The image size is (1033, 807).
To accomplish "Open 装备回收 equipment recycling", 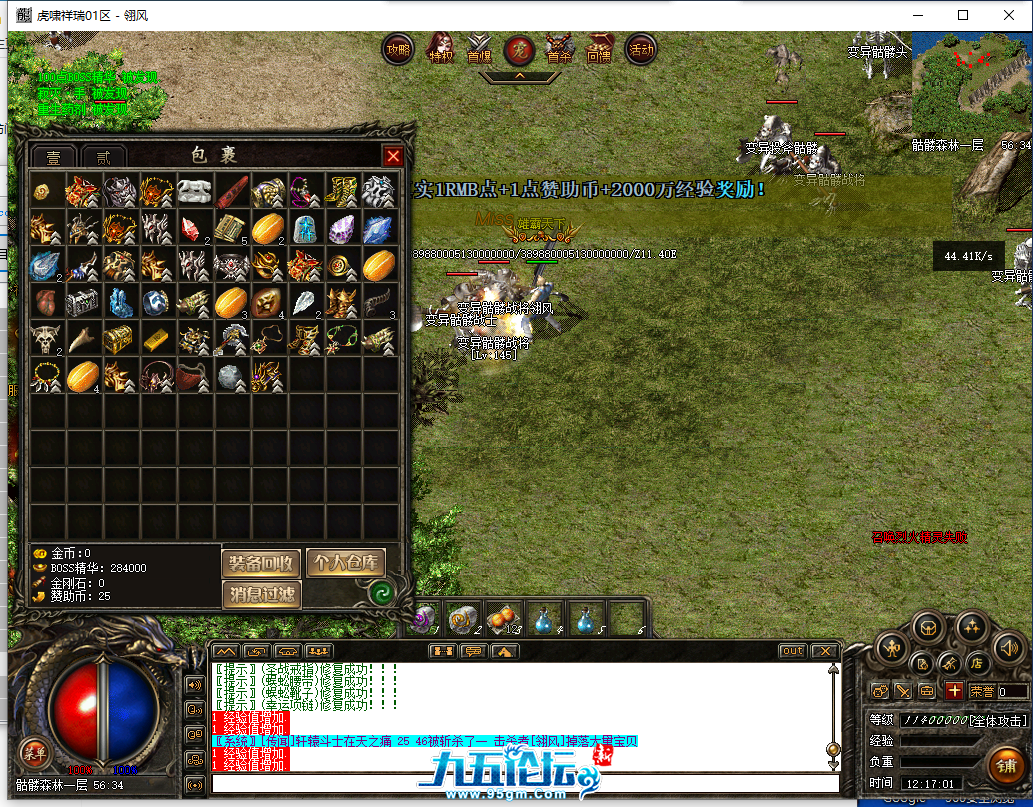I will (260, 563).
